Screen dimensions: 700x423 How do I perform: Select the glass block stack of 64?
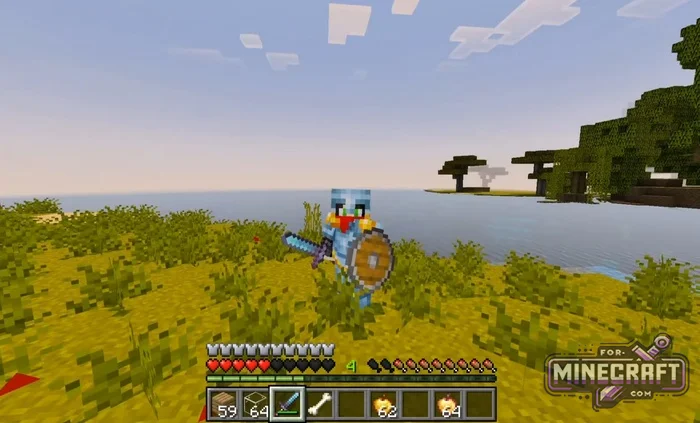tap(255, 404)
